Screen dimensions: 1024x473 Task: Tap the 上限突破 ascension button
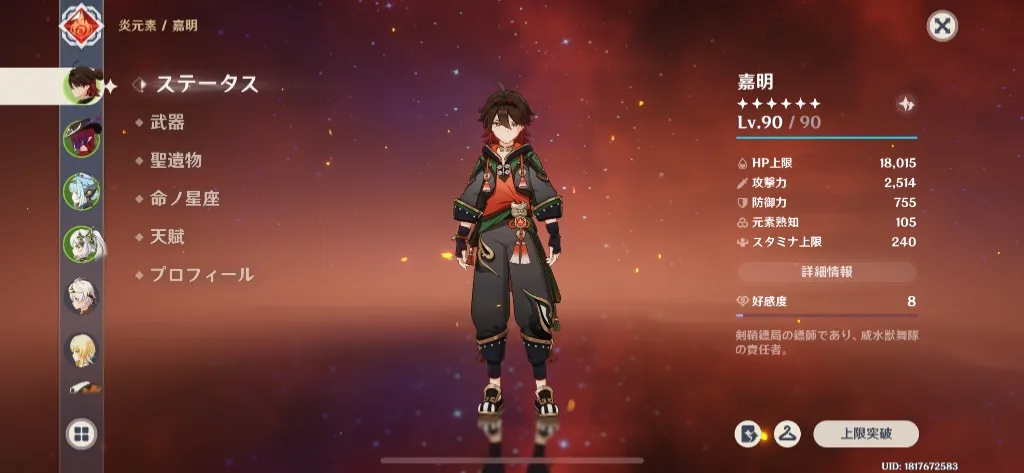(865, 433)
